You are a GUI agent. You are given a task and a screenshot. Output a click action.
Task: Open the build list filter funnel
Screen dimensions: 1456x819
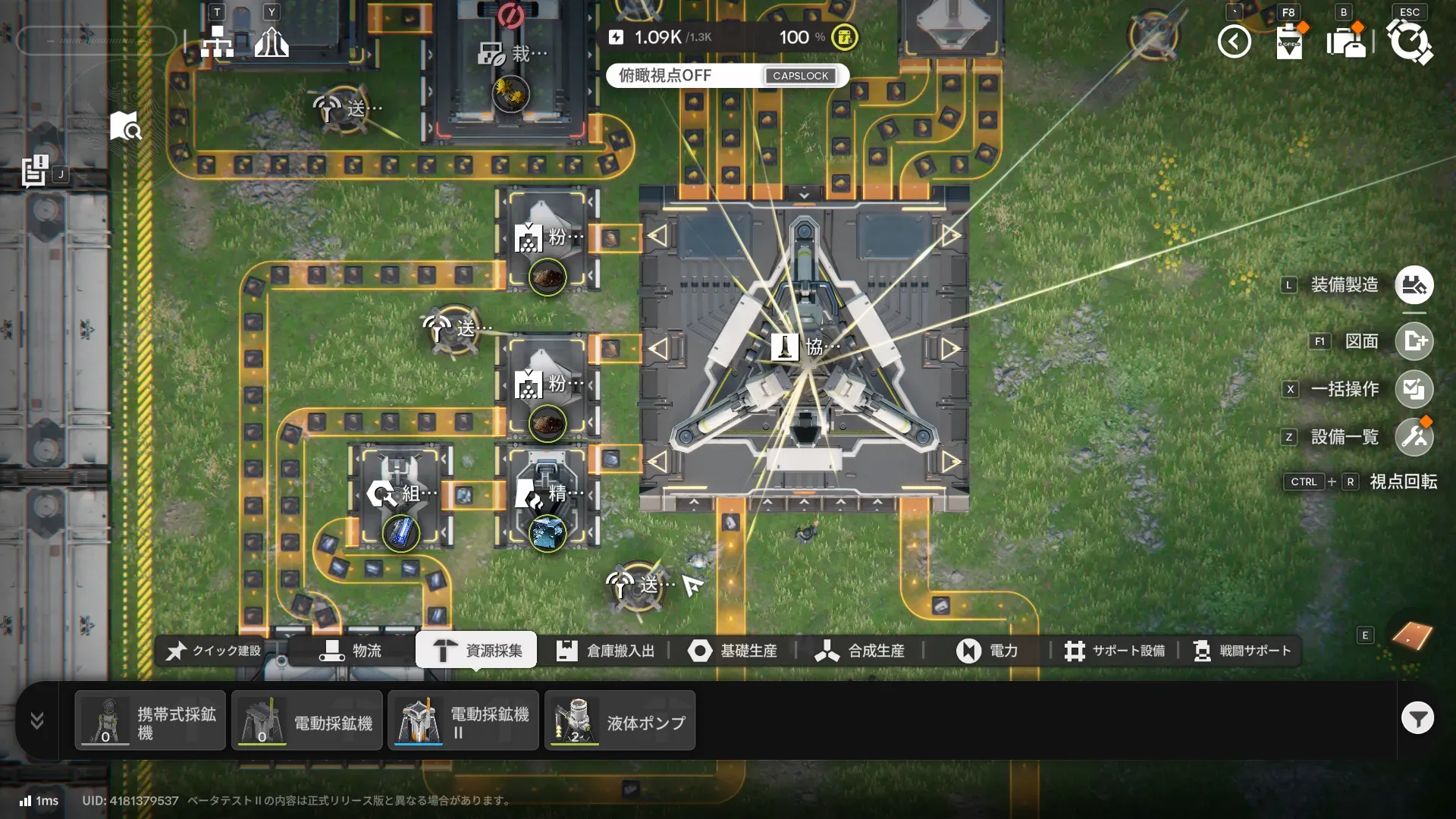[x=1417, y=718]
